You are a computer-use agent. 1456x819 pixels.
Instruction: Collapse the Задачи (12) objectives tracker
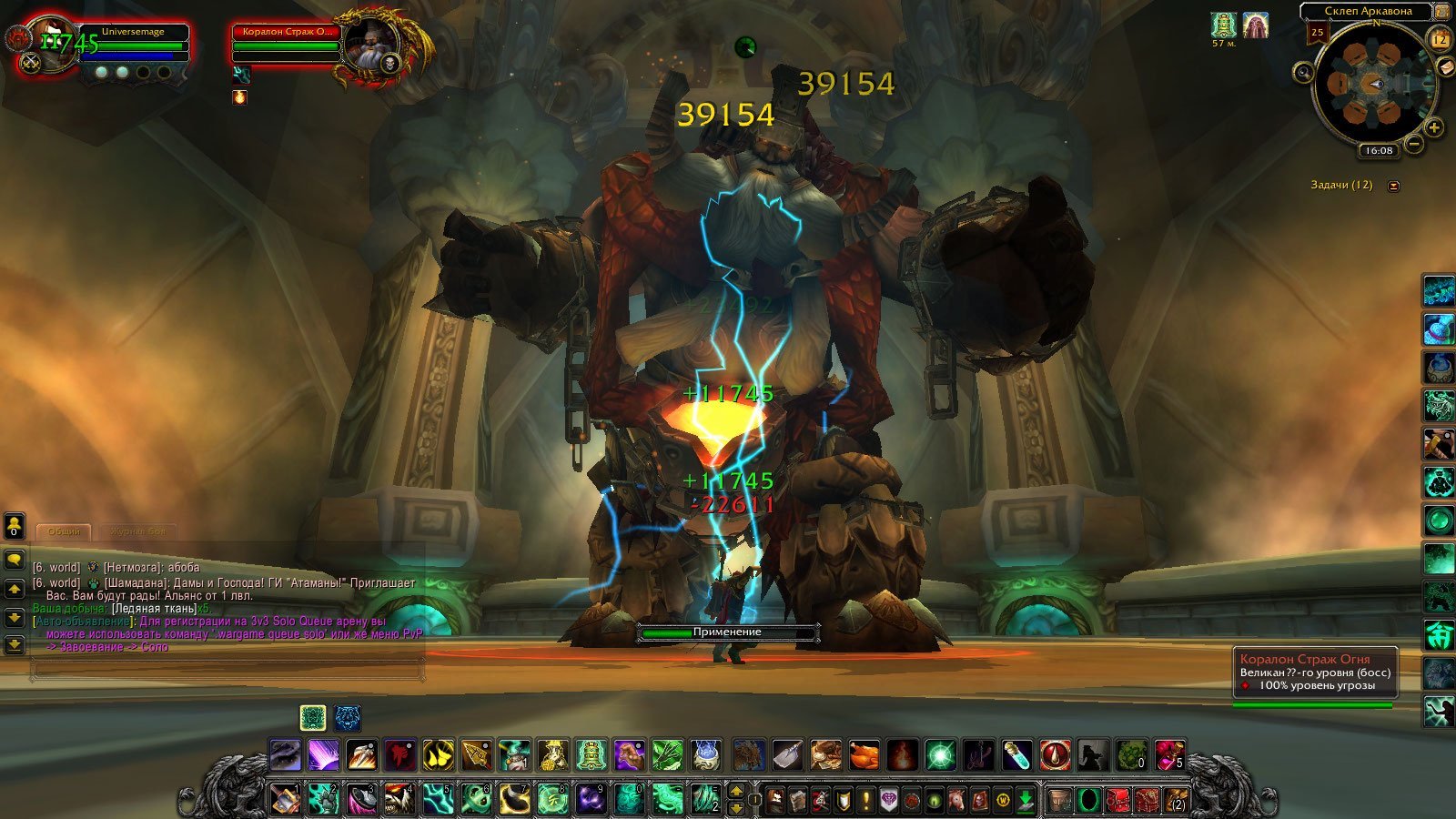(1393, 186)
